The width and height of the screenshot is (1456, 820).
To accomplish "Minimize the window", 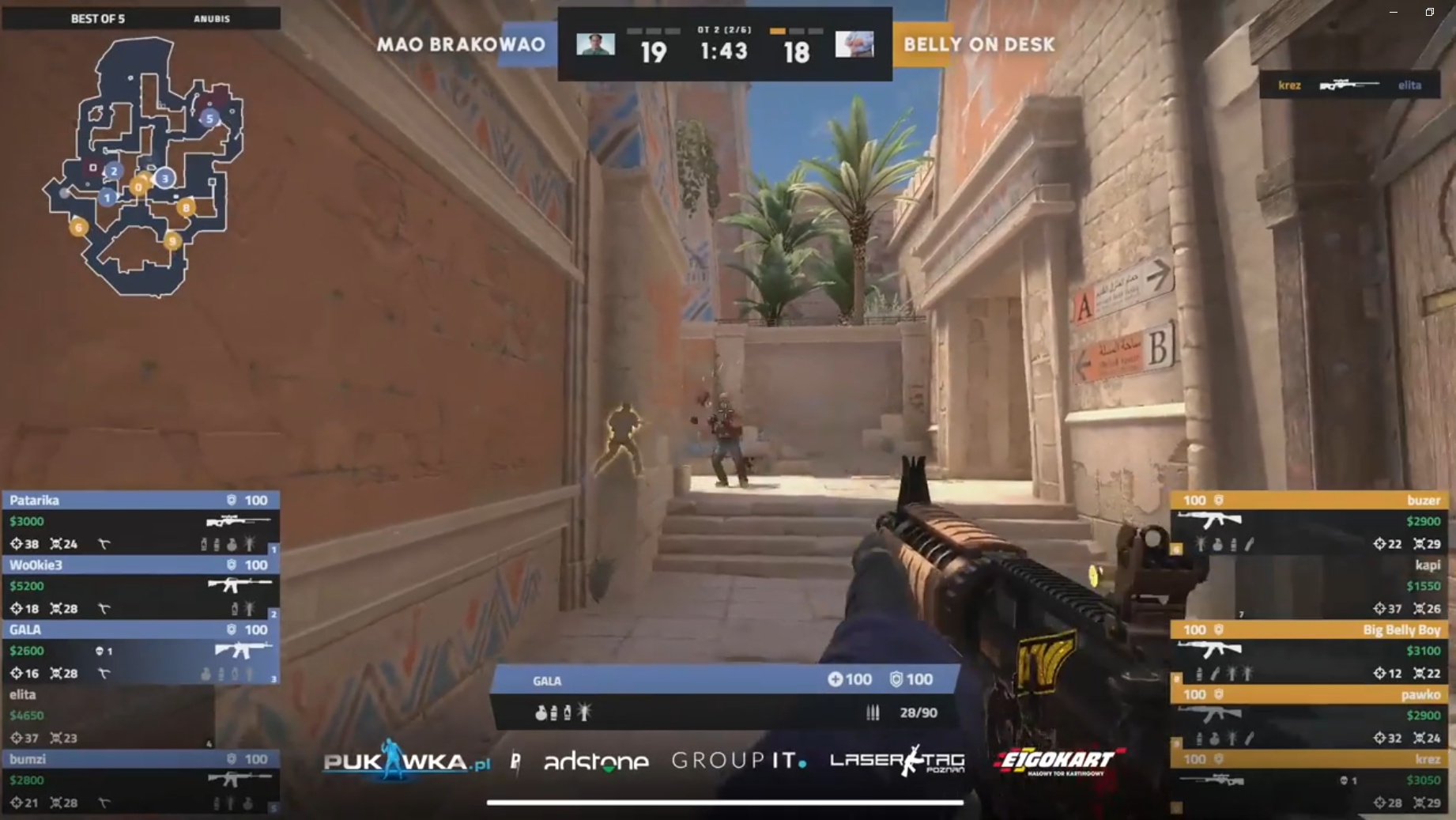I will [x=1394, y=12].
